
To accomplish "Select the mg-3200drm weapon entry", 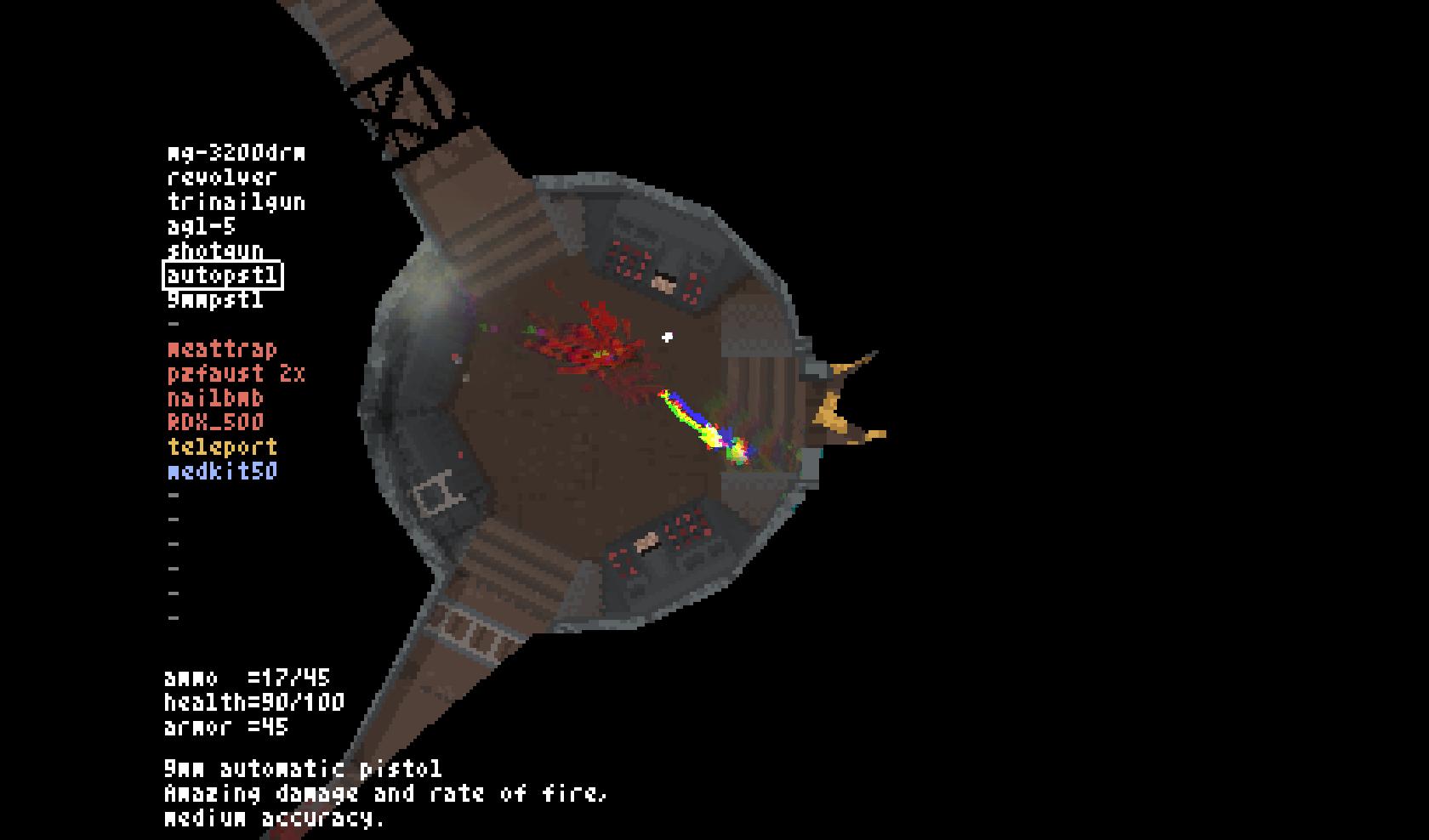I will tap(236, 154).
